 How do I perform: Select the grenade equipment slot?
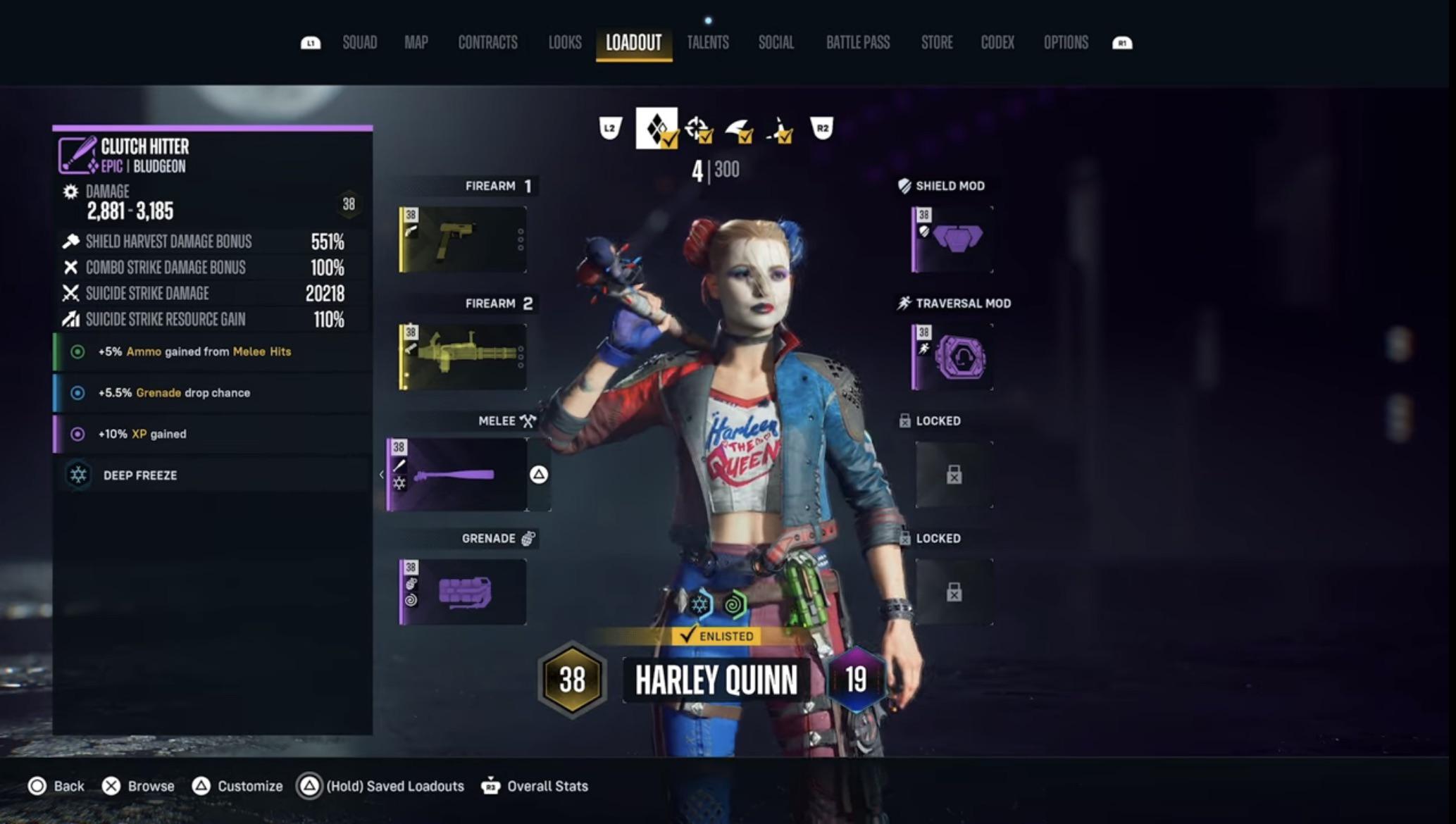[463, 592]
